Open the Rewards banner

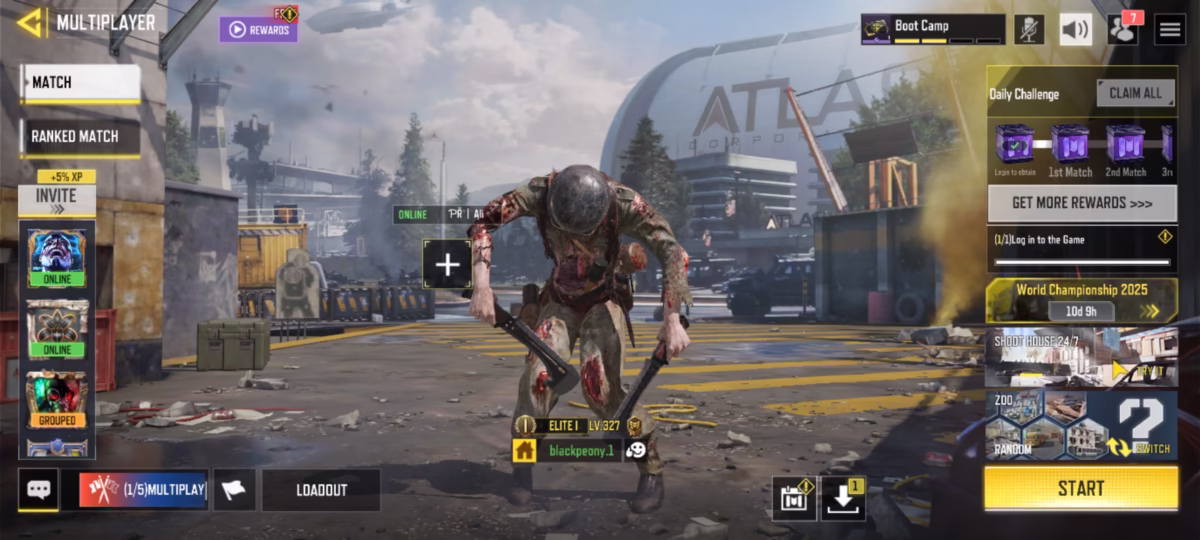(x=258, y=29)
